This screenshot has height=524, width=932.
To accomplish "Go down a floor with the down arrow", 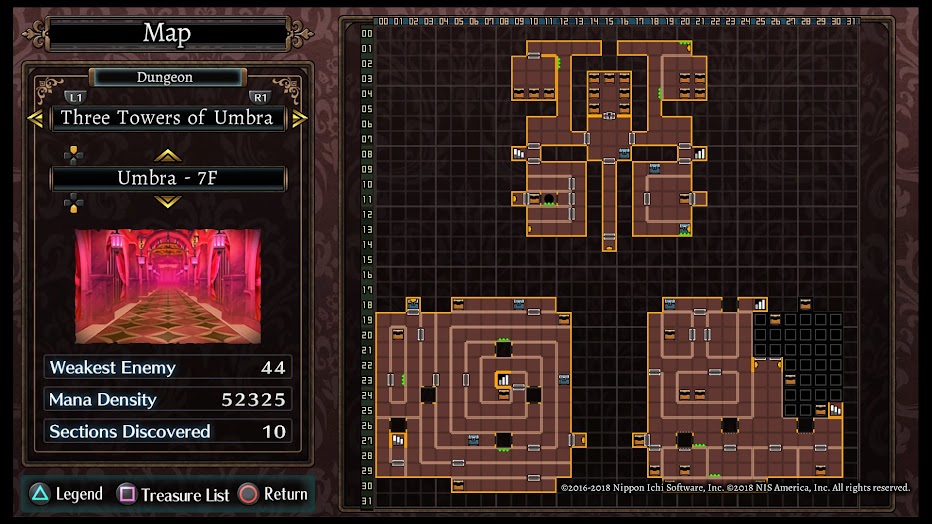I will point(167,202).
